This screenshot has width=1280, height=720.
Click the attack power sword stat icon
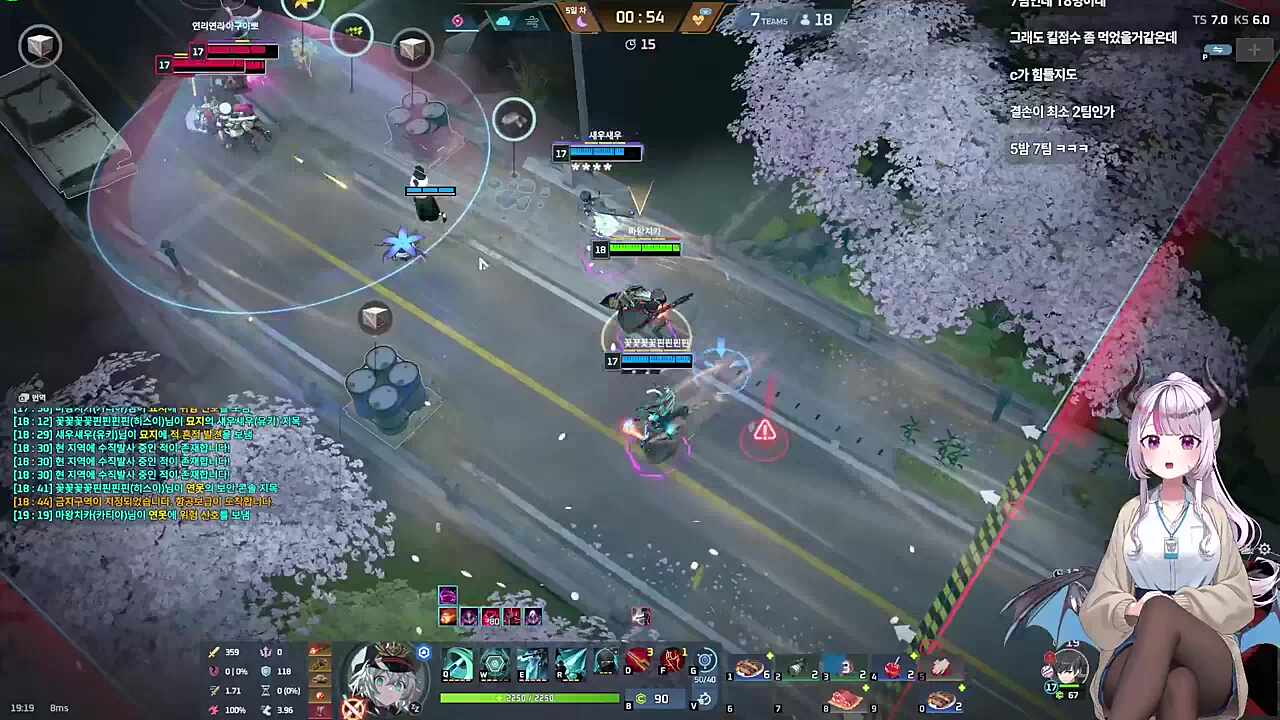[214, 651]
